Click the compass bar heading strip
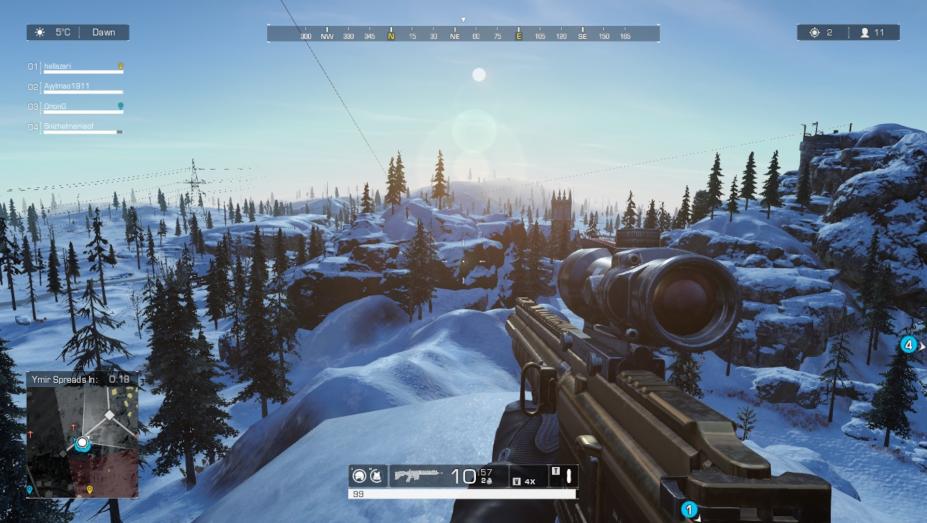 tap(463, 34)
